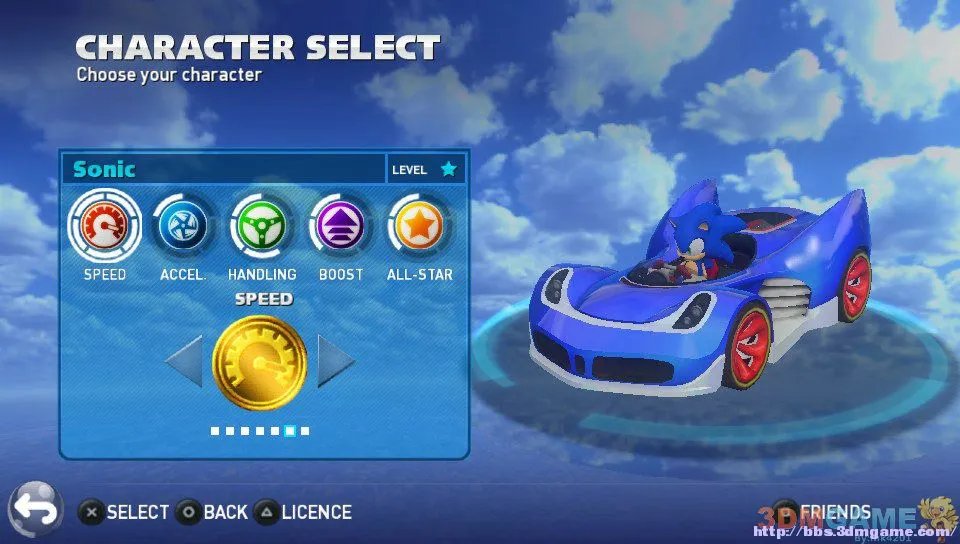Image resolution: width=960 pixels, height=544 pixels.
Task: Select the Sonic character name bar
Action: [223, 169]
